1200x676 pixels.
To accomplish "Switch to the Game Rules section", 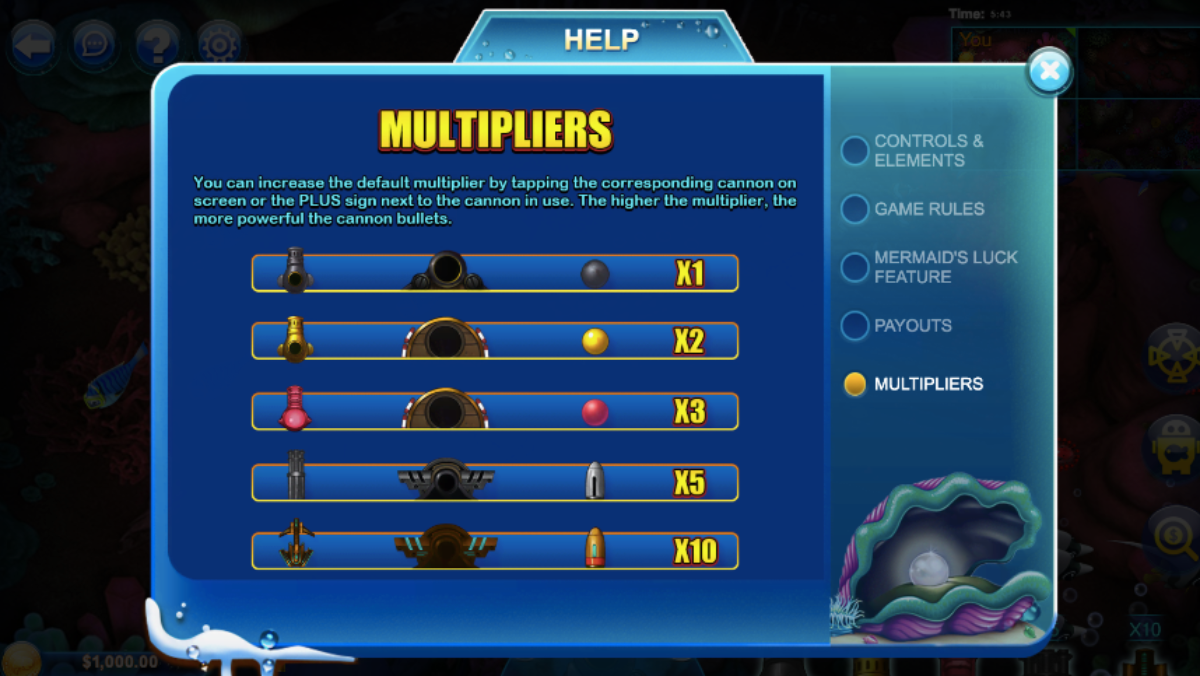I will pos(855,209).
